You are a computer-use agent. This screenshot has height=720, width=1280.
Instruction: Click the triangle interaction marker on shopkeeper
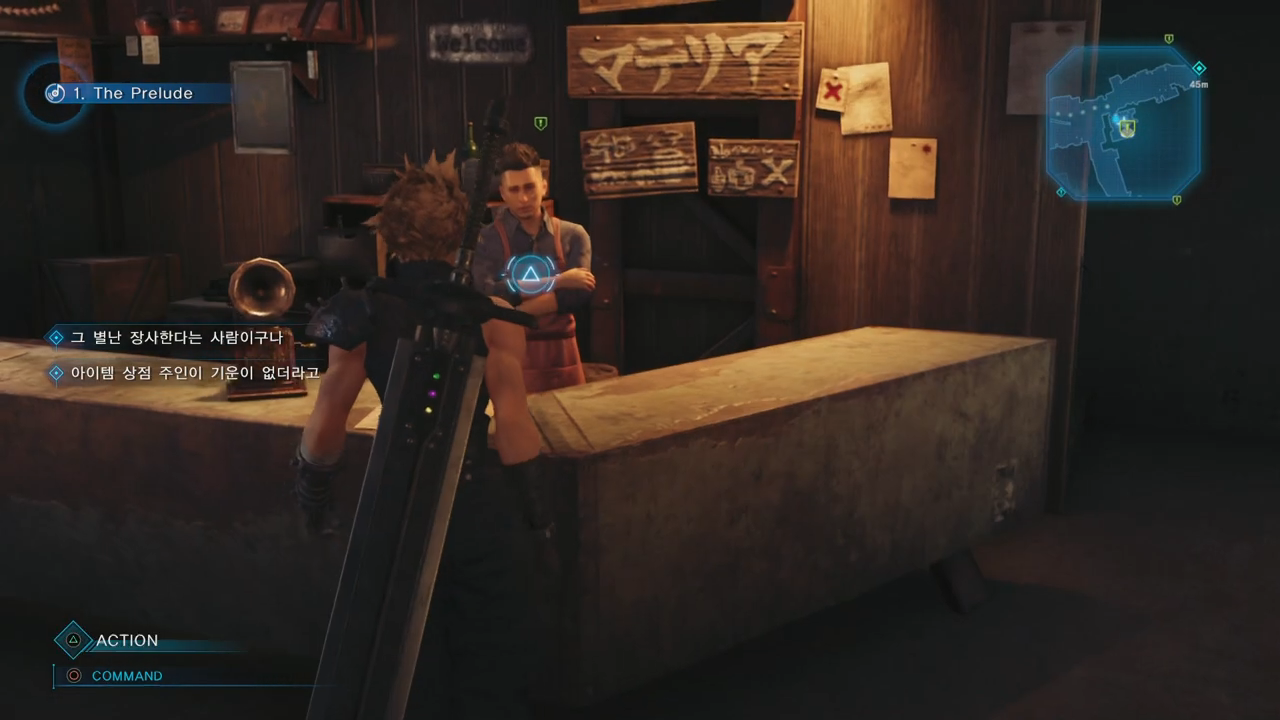point(529,274)
